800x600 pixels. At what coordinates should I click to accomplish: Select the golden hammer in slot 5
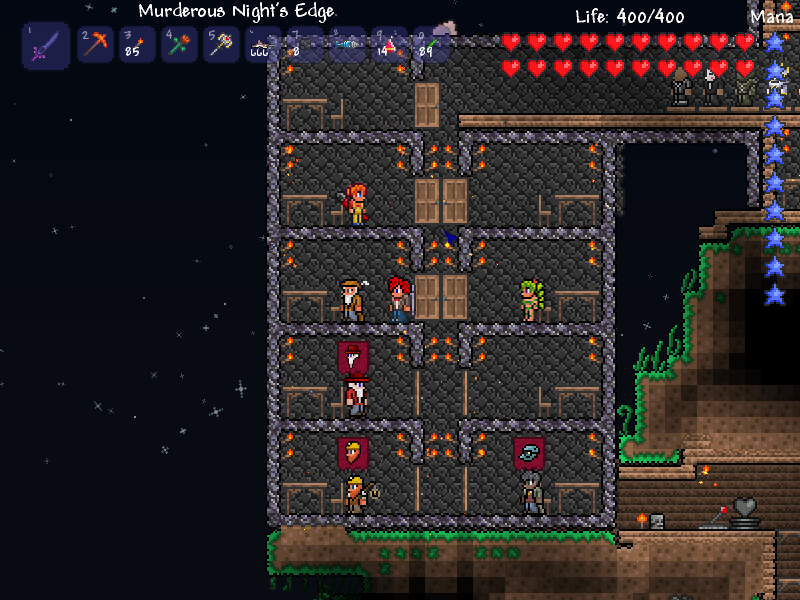point(222,44)
